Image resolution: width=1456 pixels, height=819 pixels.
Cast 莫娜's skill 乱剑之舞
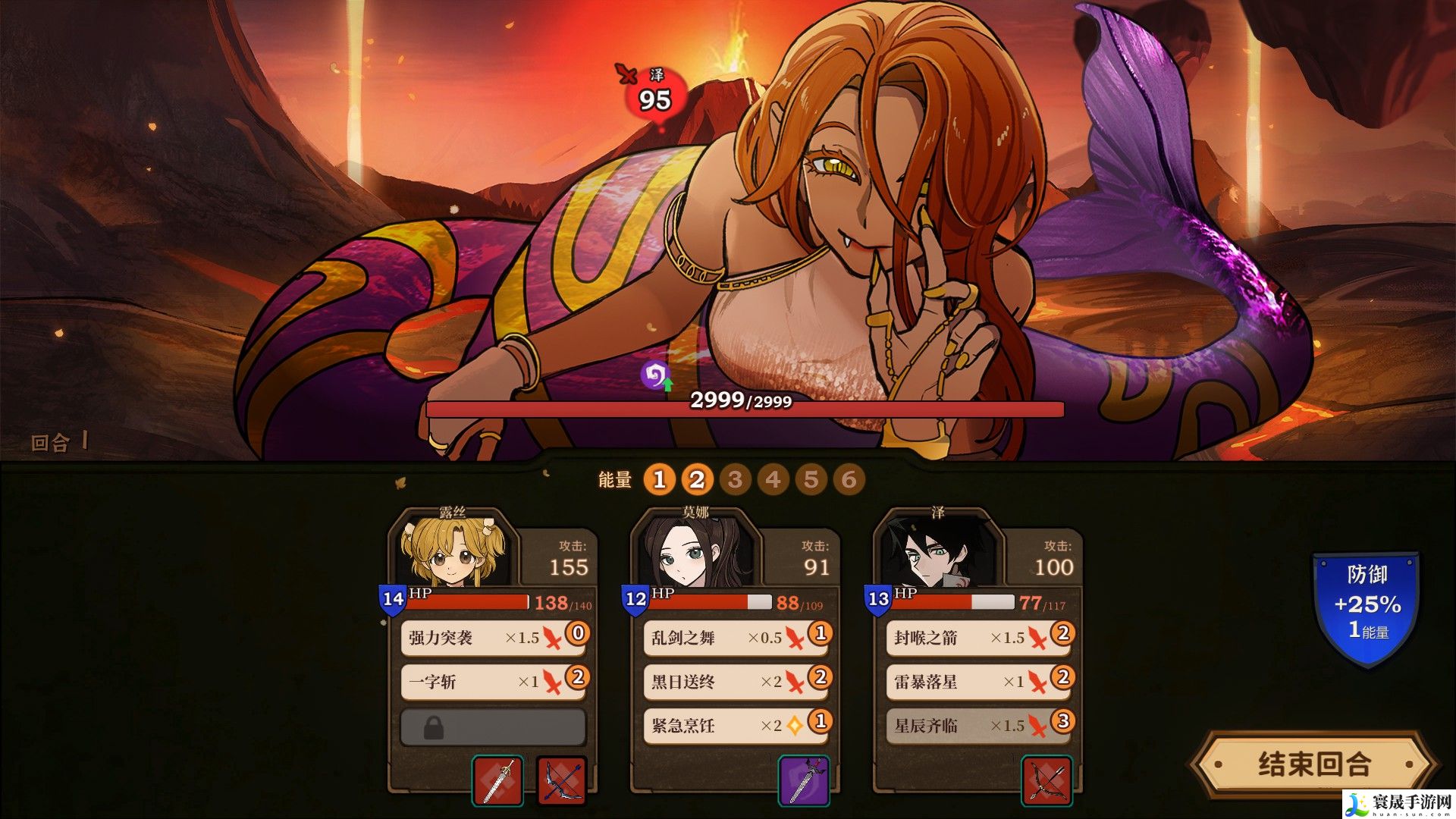pyautogui.click(x=736, y=638)
